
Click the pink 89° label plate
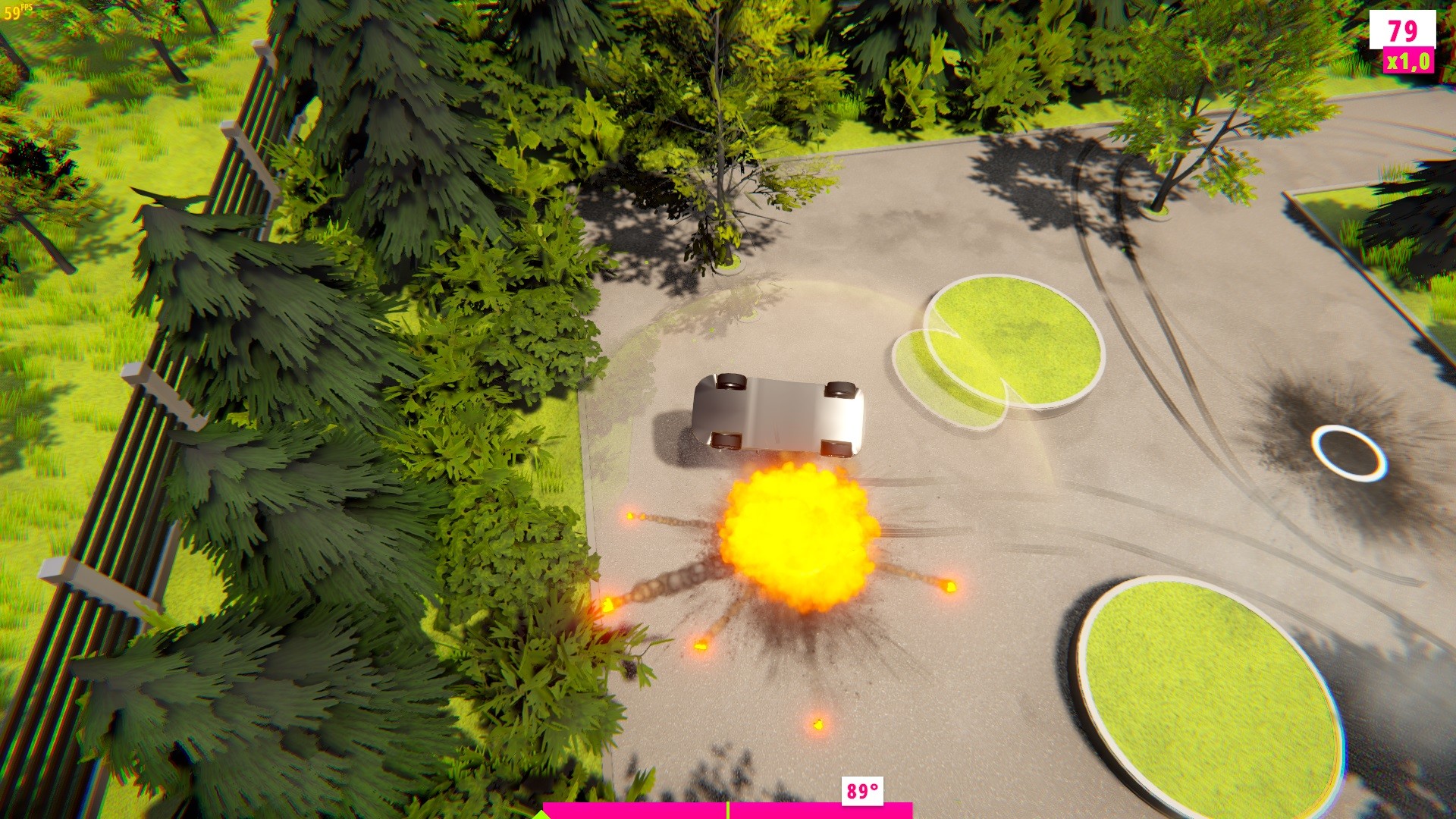[x=864, y=792]
